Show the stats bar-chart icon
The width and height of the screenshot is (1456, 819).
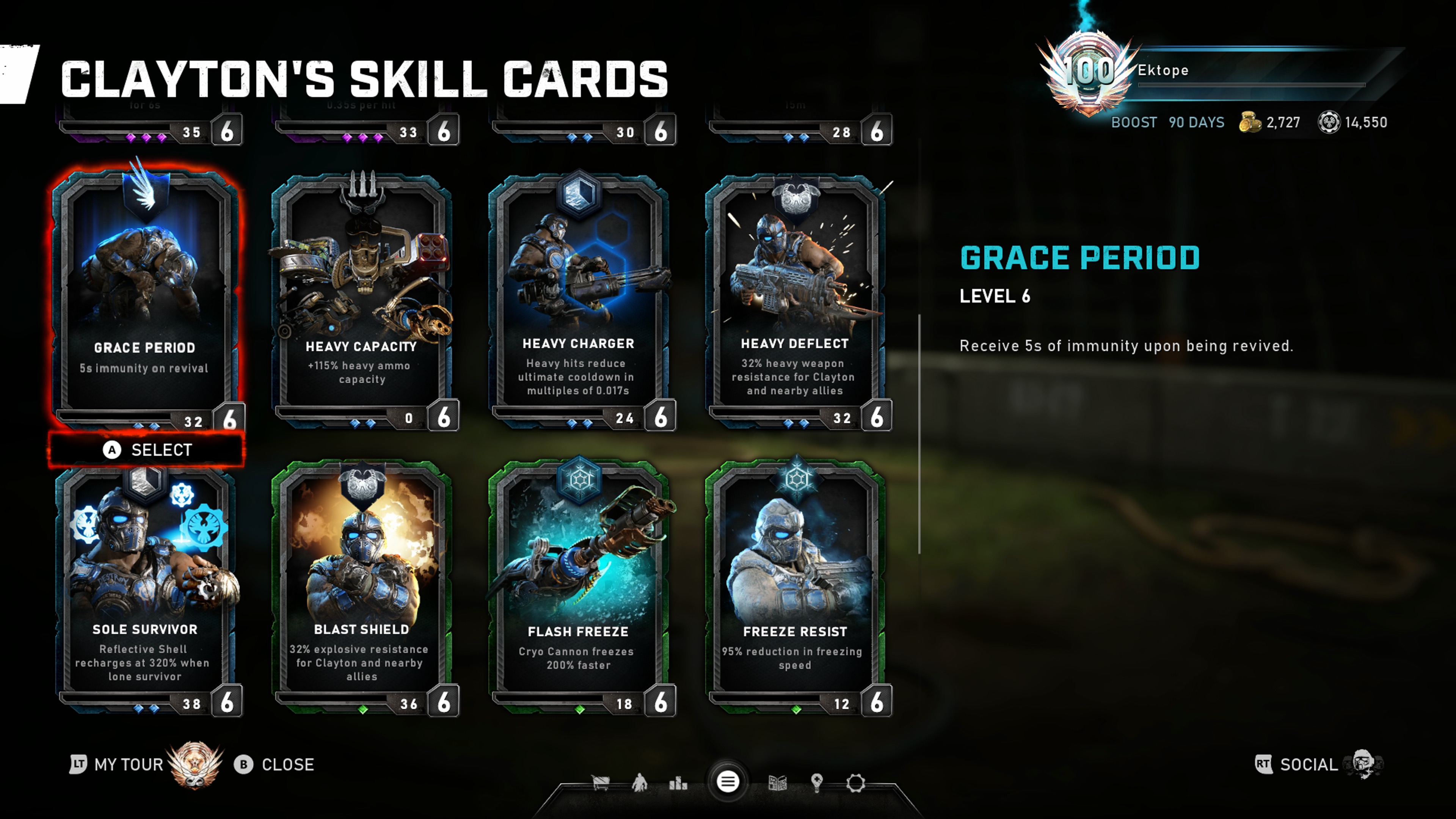[x=678, y=783]
